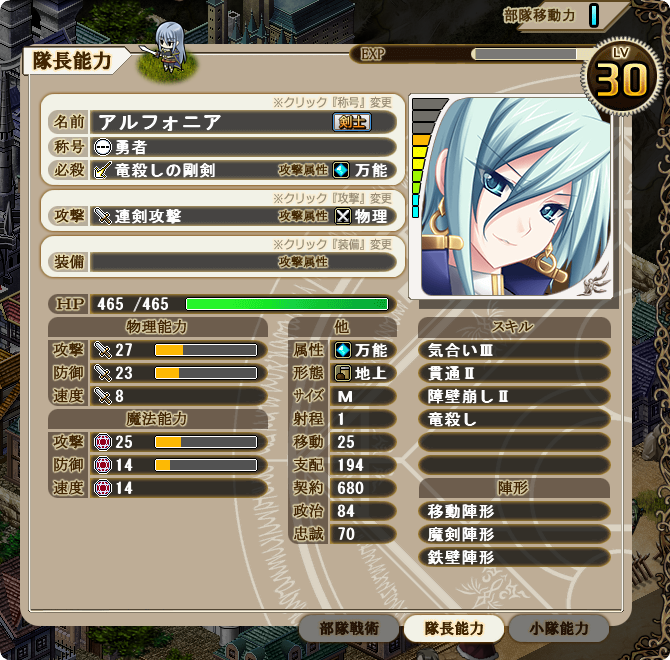Screen dimensions: 670x660
Task: Pick the 竜殺し skill entry
Action: pos(514,419)
